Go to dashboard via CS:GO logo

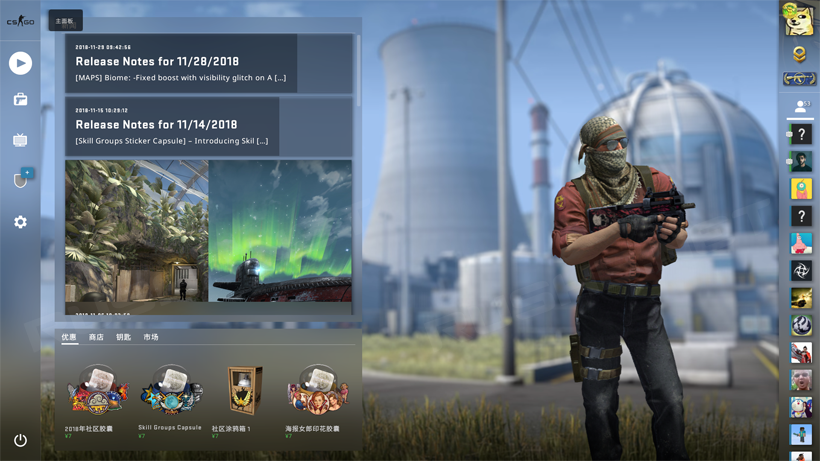(x=20, y=21)
